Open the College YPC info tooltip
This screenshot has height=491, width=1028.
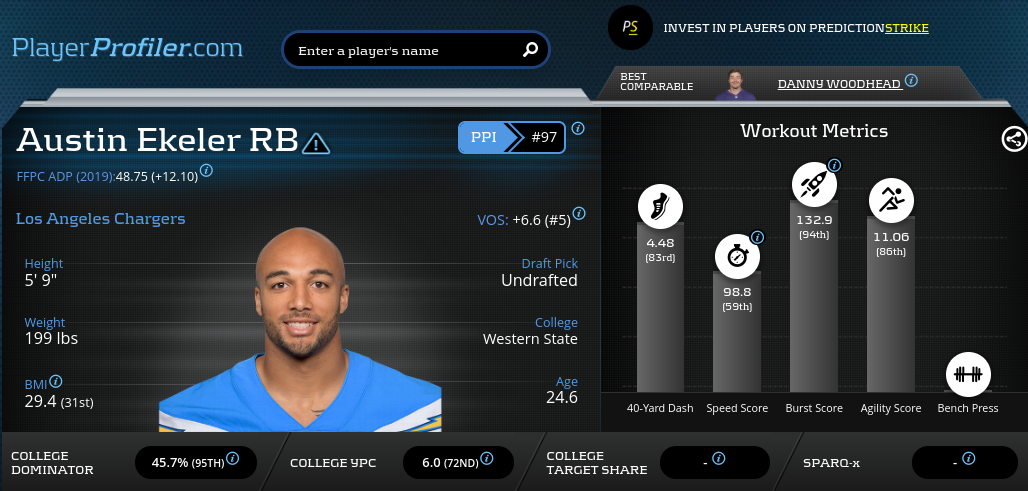(x=487, y=459)
